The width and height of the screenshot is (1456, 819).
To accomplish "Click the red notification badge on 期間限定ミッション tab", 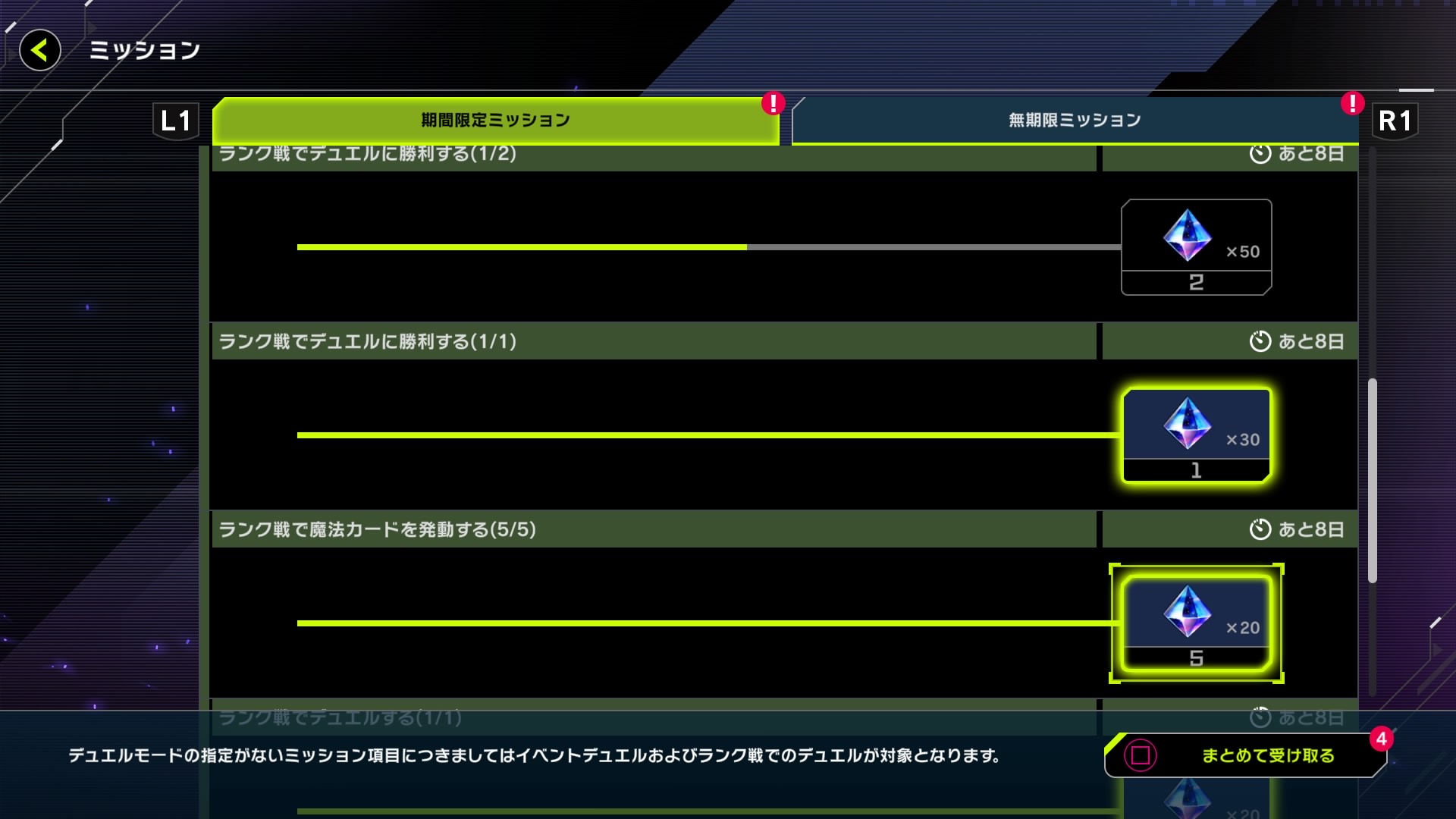I will 772,105.
